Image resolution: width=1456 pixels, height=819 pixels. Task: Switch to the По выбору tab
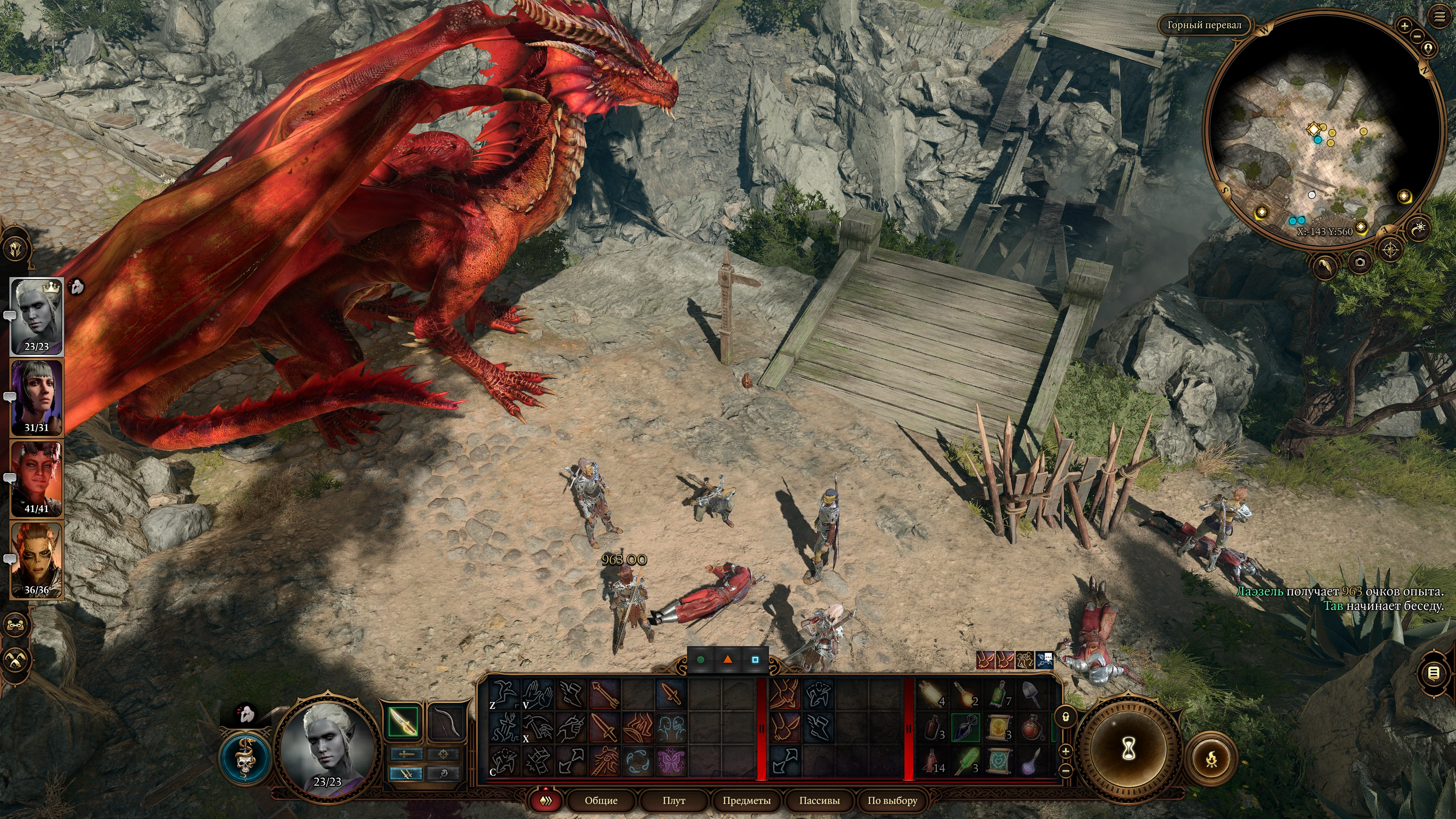coord(892,800)
